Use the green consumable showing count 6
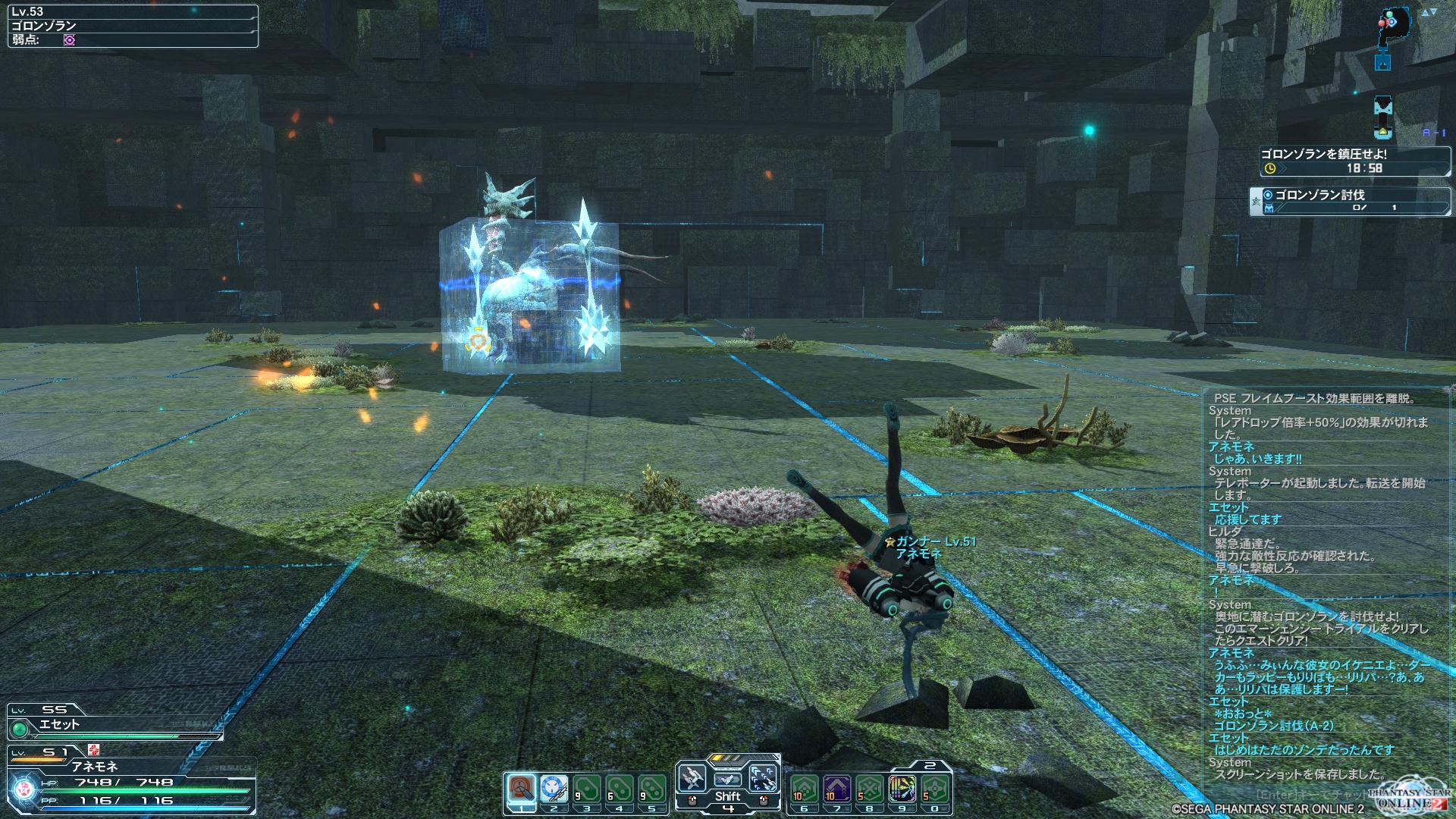1456x819 pixels. [619, 789]
